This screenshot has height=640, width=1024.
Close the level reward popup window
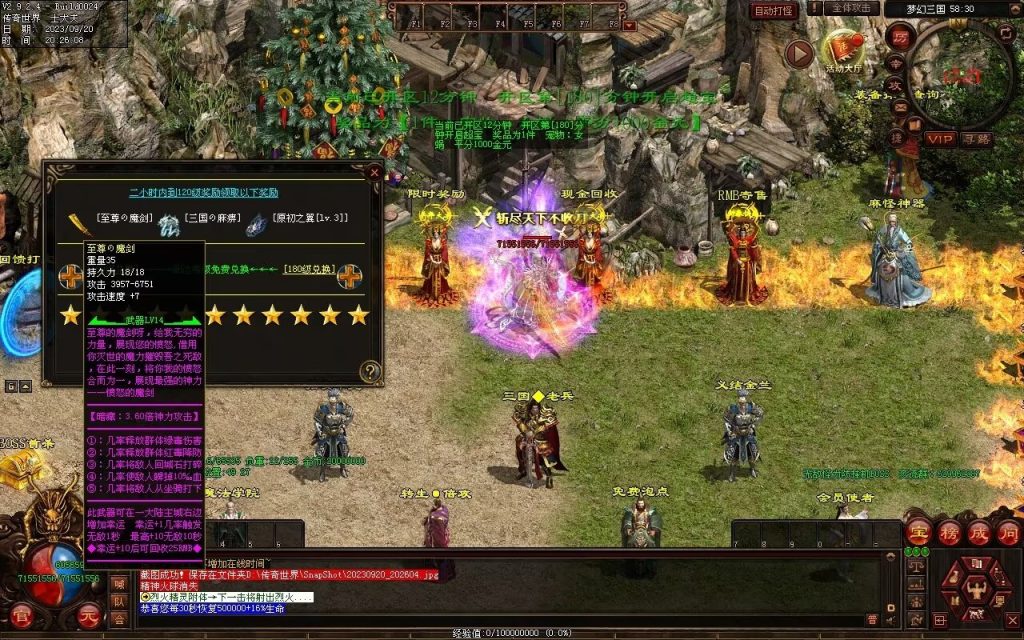374,172
